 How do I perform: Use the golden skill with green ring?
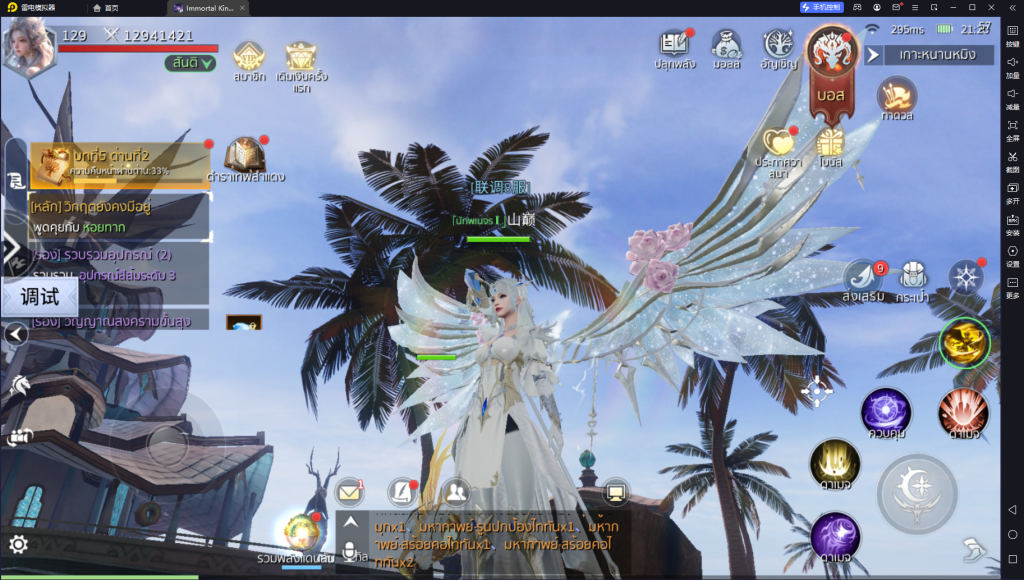[x=965, y=343]
